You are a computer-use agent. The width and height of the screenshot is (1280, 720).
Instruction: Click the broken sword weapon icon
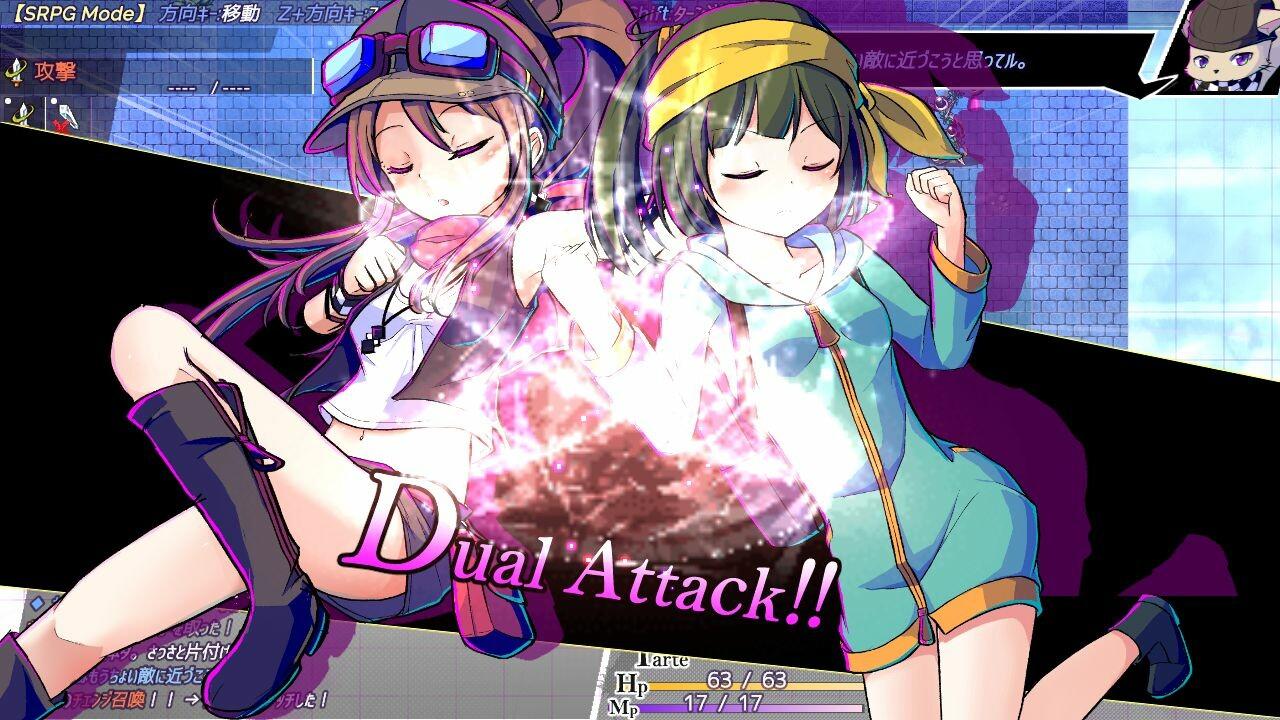[x=68, y=115]
